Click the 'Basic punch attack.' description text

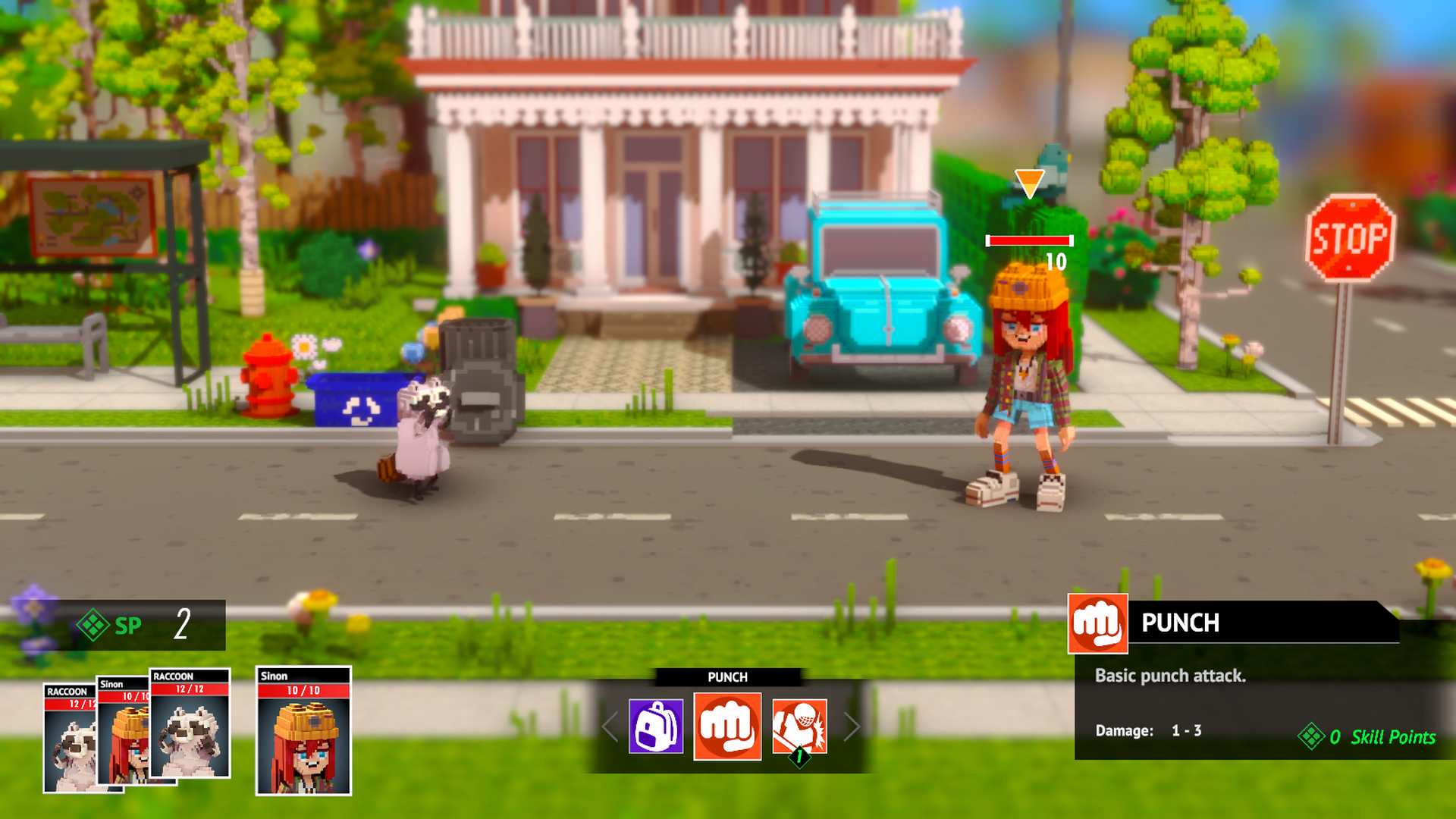[1172, 676]
